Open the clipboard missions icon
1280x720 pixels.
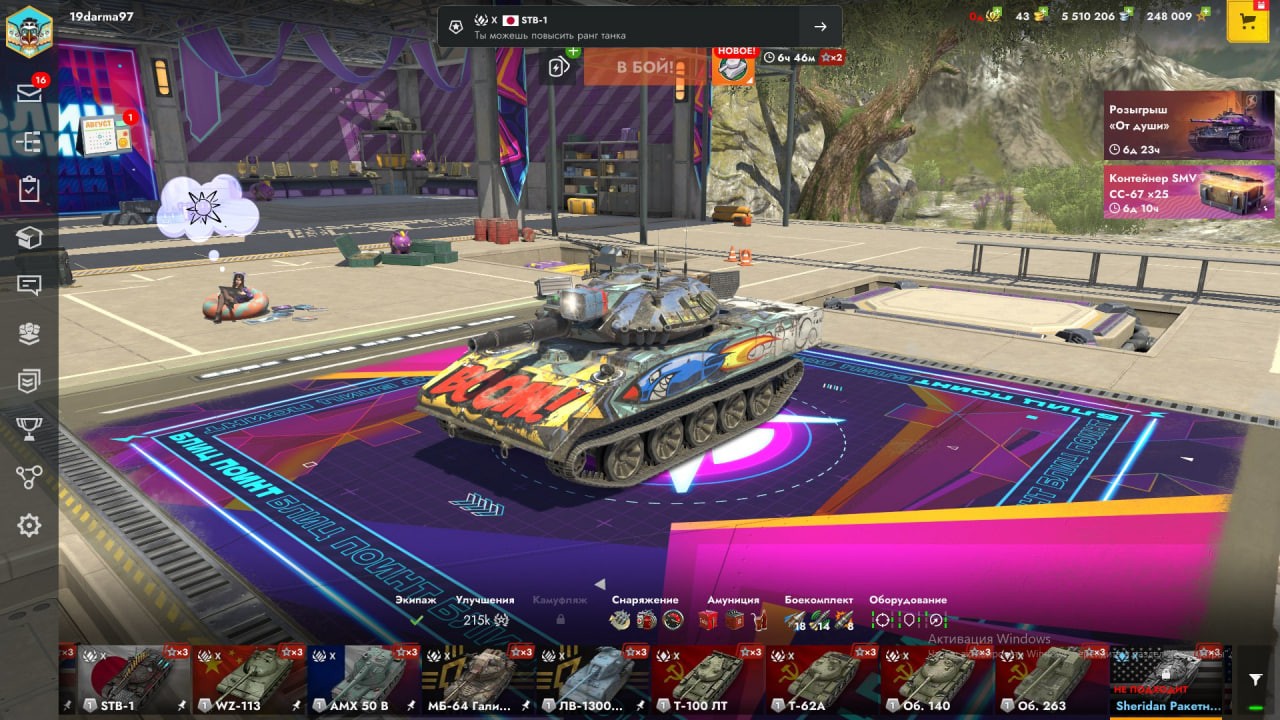(x=29, y=189)
